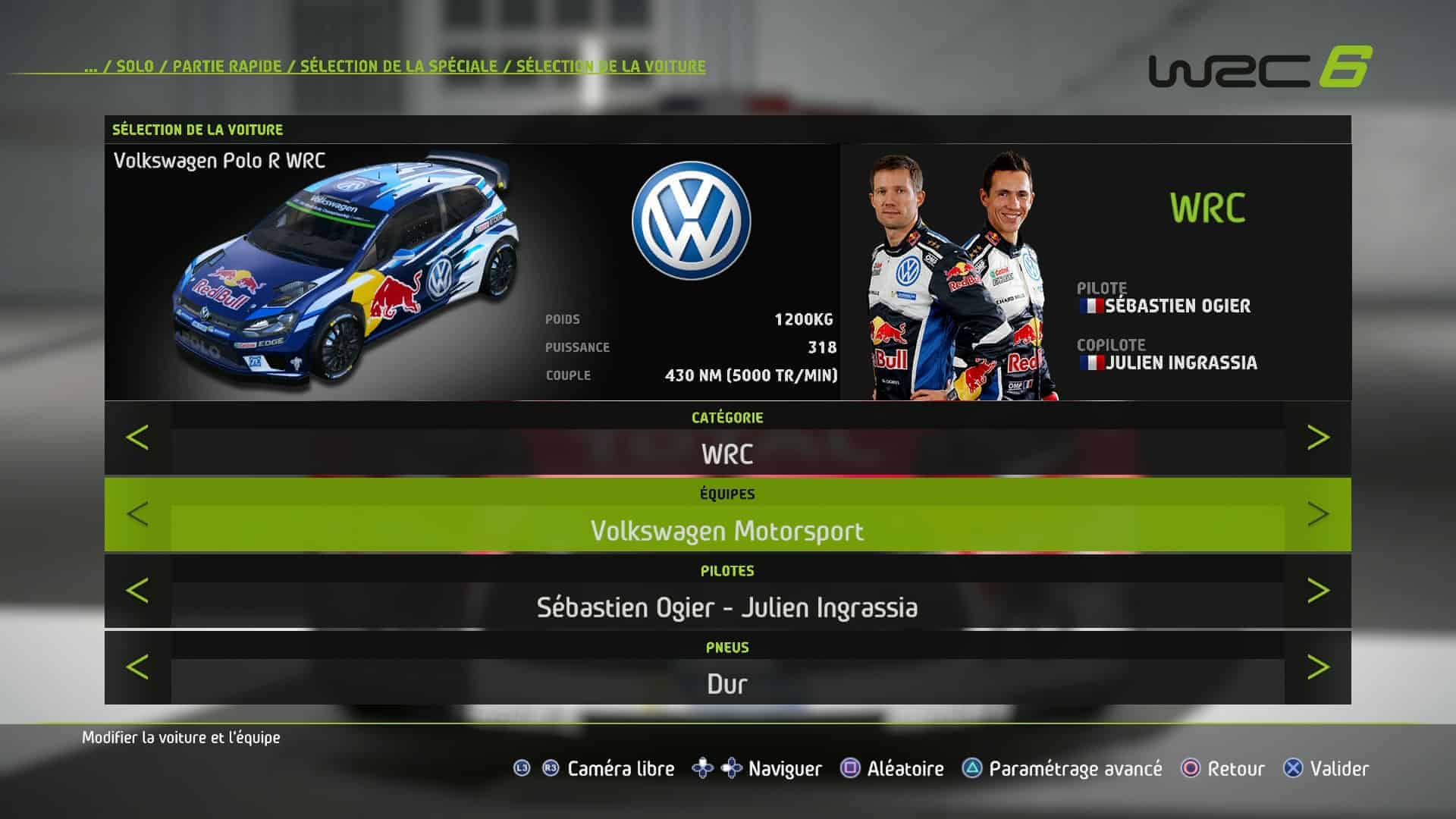
Task: Switch to next team in Équipes row
Action: [x=1318, y=514]
